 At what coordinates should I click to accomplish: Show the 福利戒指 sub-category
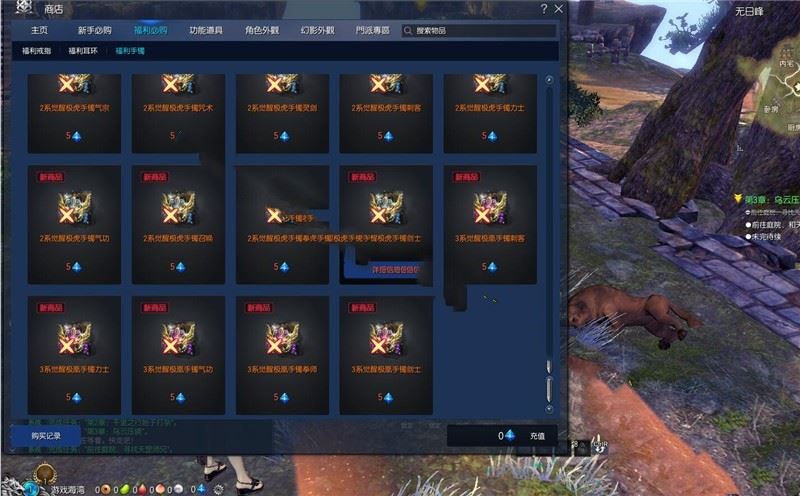click(x=36, y=50)
